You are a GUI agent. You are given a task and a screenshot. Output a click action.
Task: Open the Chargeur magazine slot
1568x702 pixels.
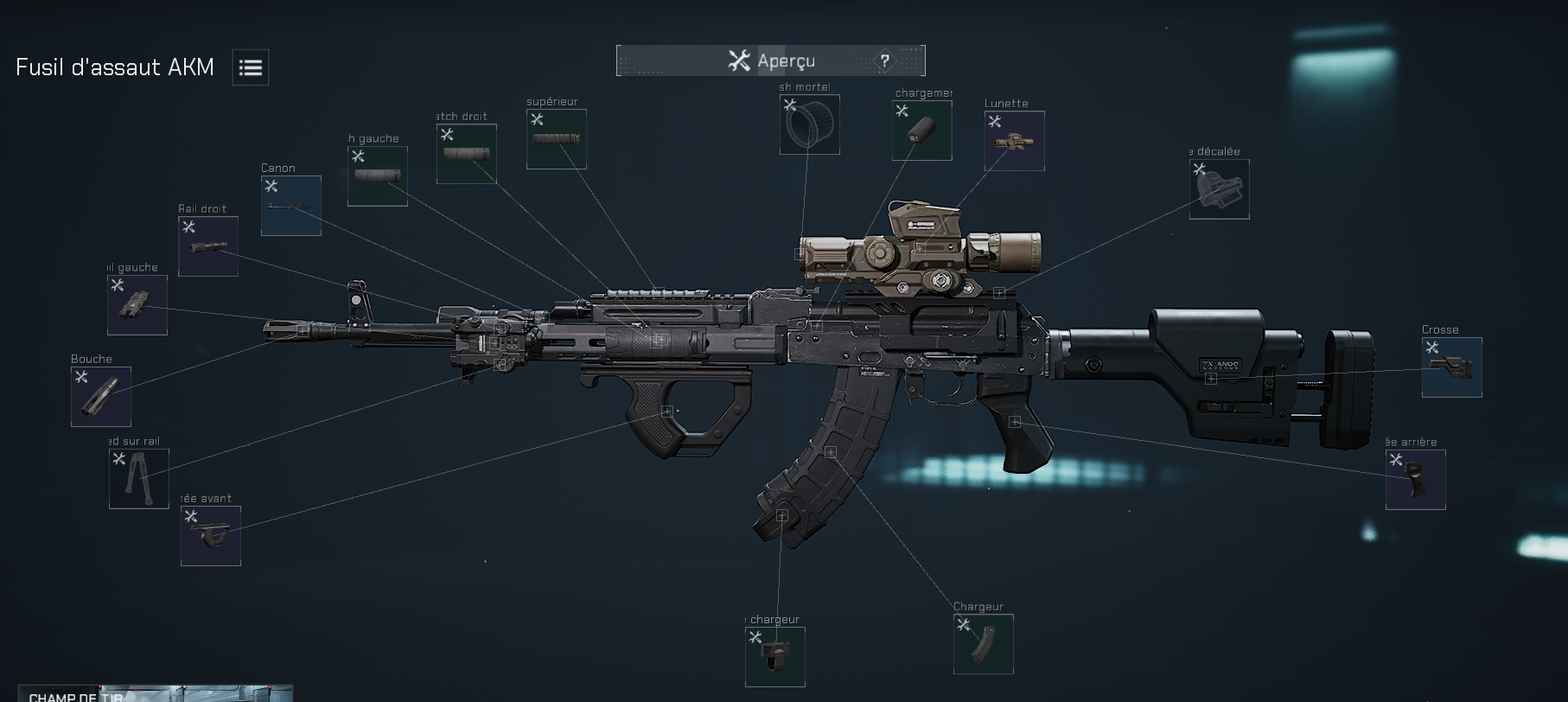[x=984, y=644]
